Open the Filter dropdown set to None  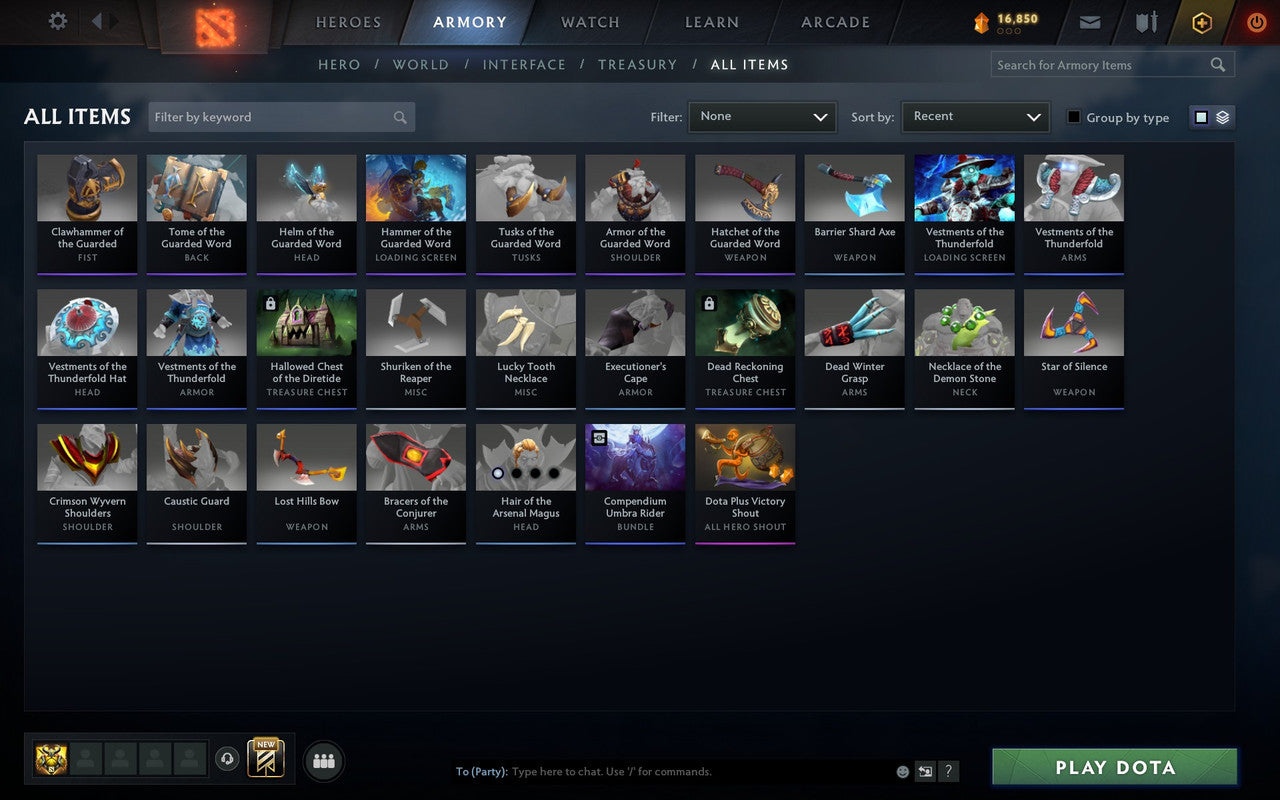[x=762, y=117]
